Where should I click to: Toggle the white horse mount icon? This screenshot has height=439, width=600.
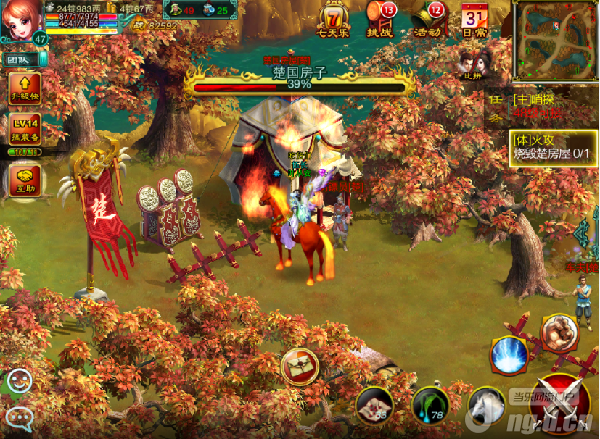click(489, 406)
